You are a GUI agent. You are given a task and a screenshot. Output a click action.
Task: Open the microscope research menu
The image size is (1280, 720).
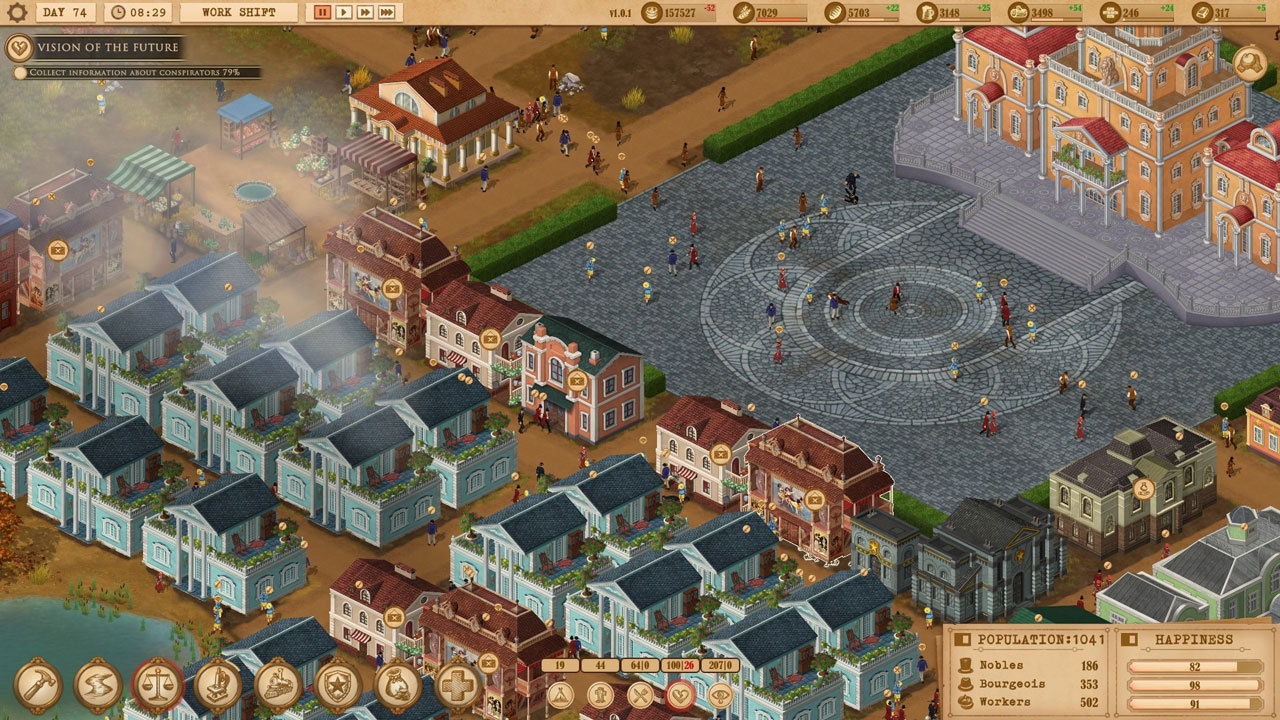click(218, 685)
